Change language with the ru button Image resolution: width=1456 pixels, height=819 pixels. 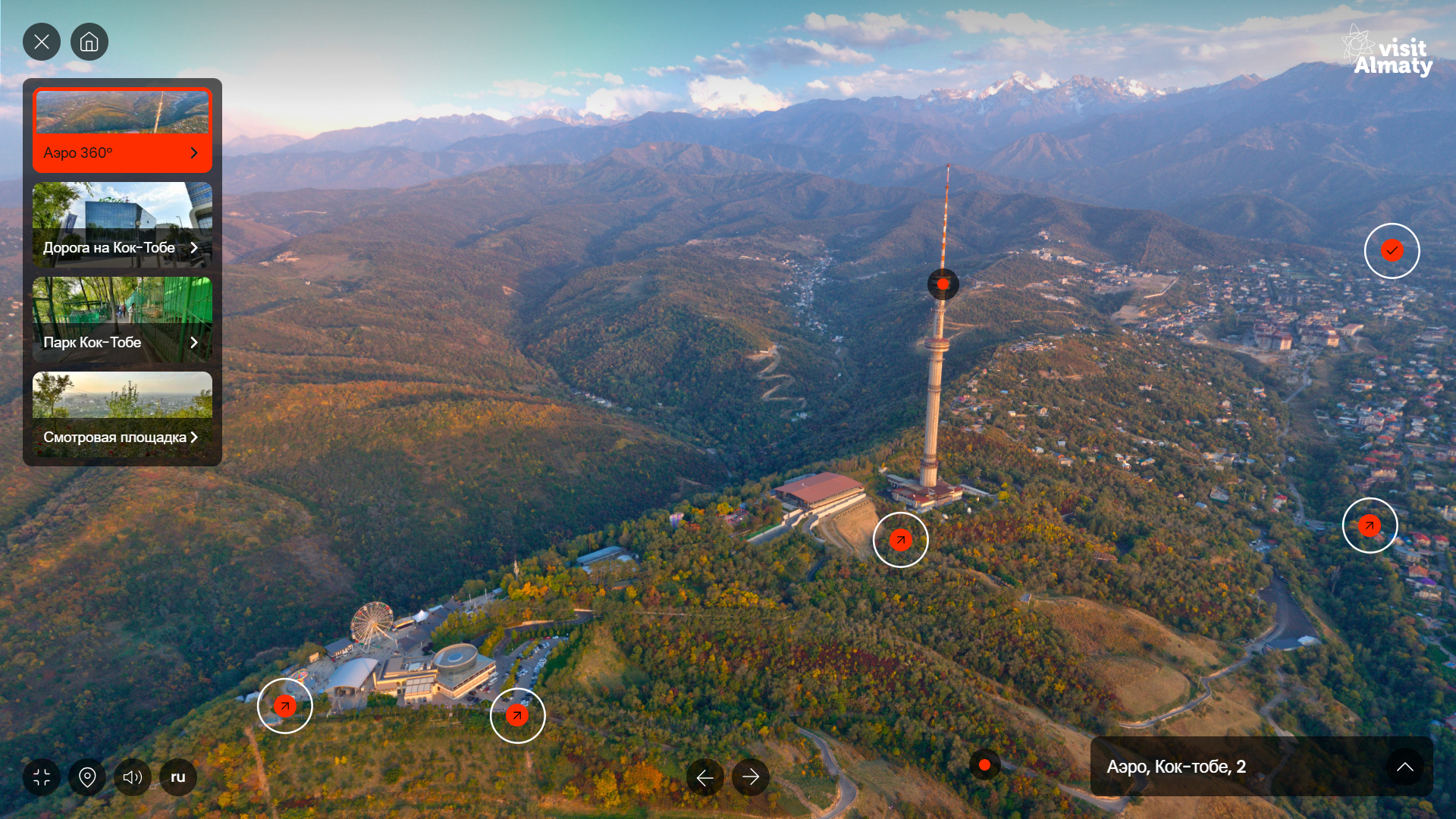click(x=178, y=777)
